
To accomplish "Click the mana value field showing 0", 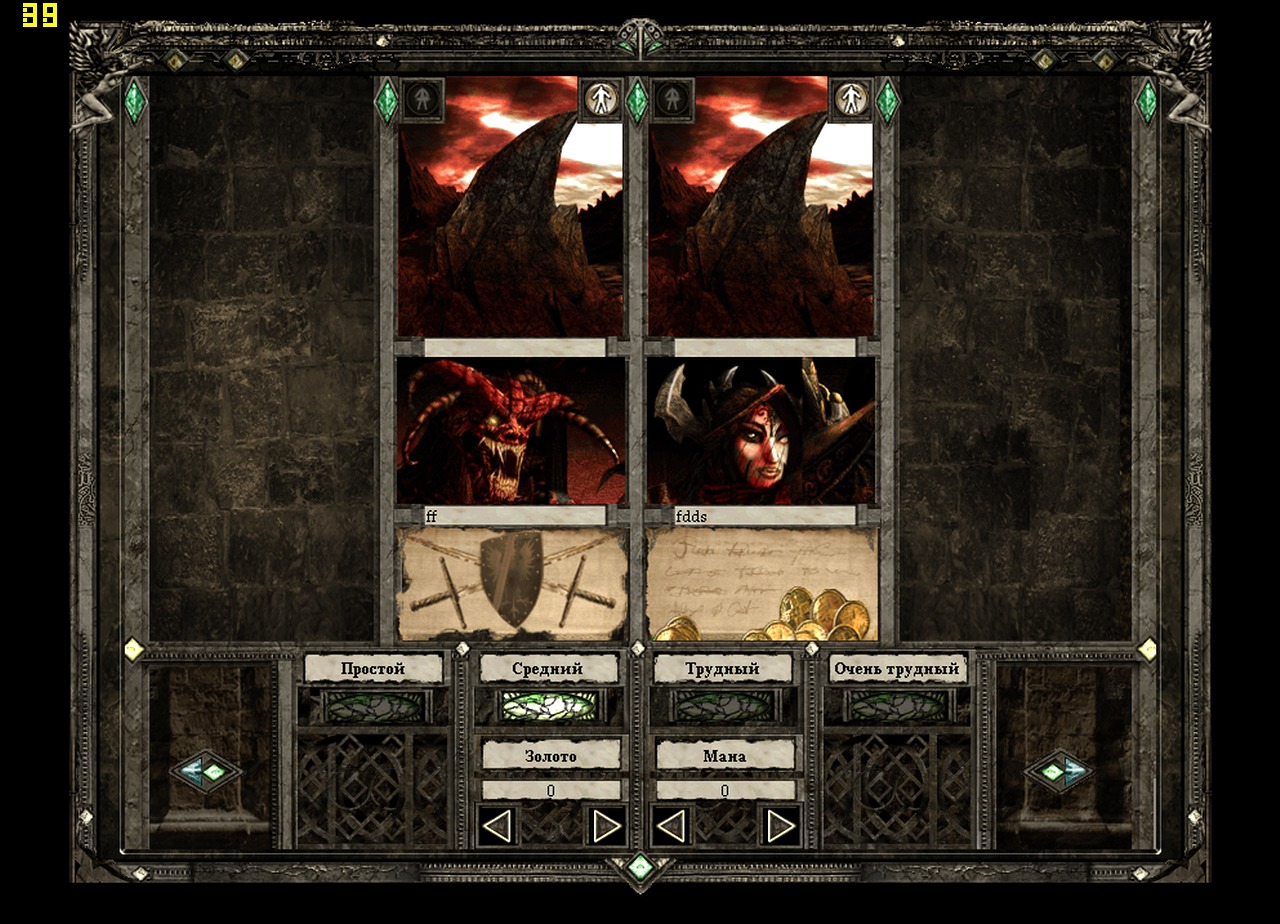I will click(x=725, y=789).
